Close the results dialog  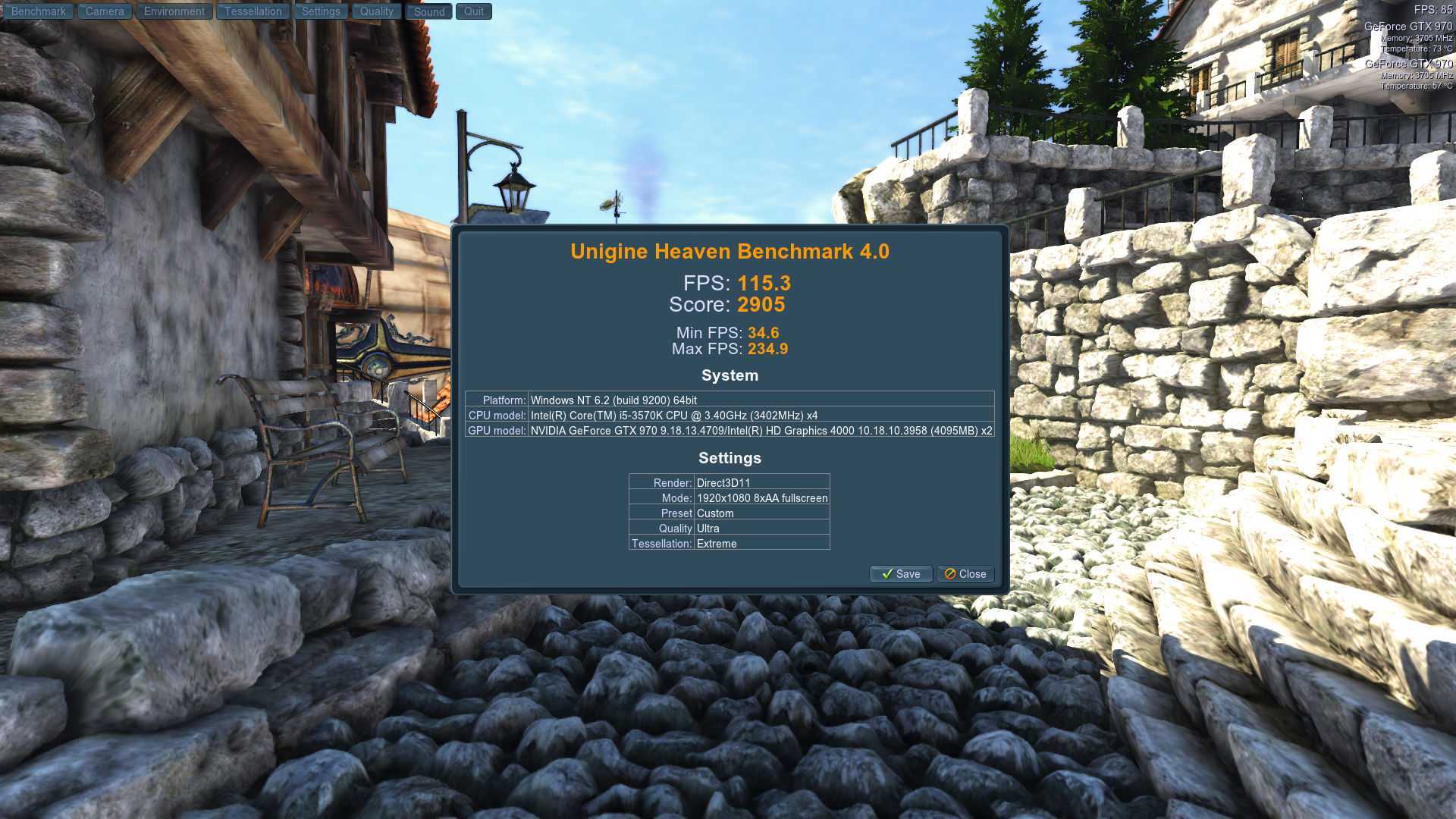tap(965, 574)
